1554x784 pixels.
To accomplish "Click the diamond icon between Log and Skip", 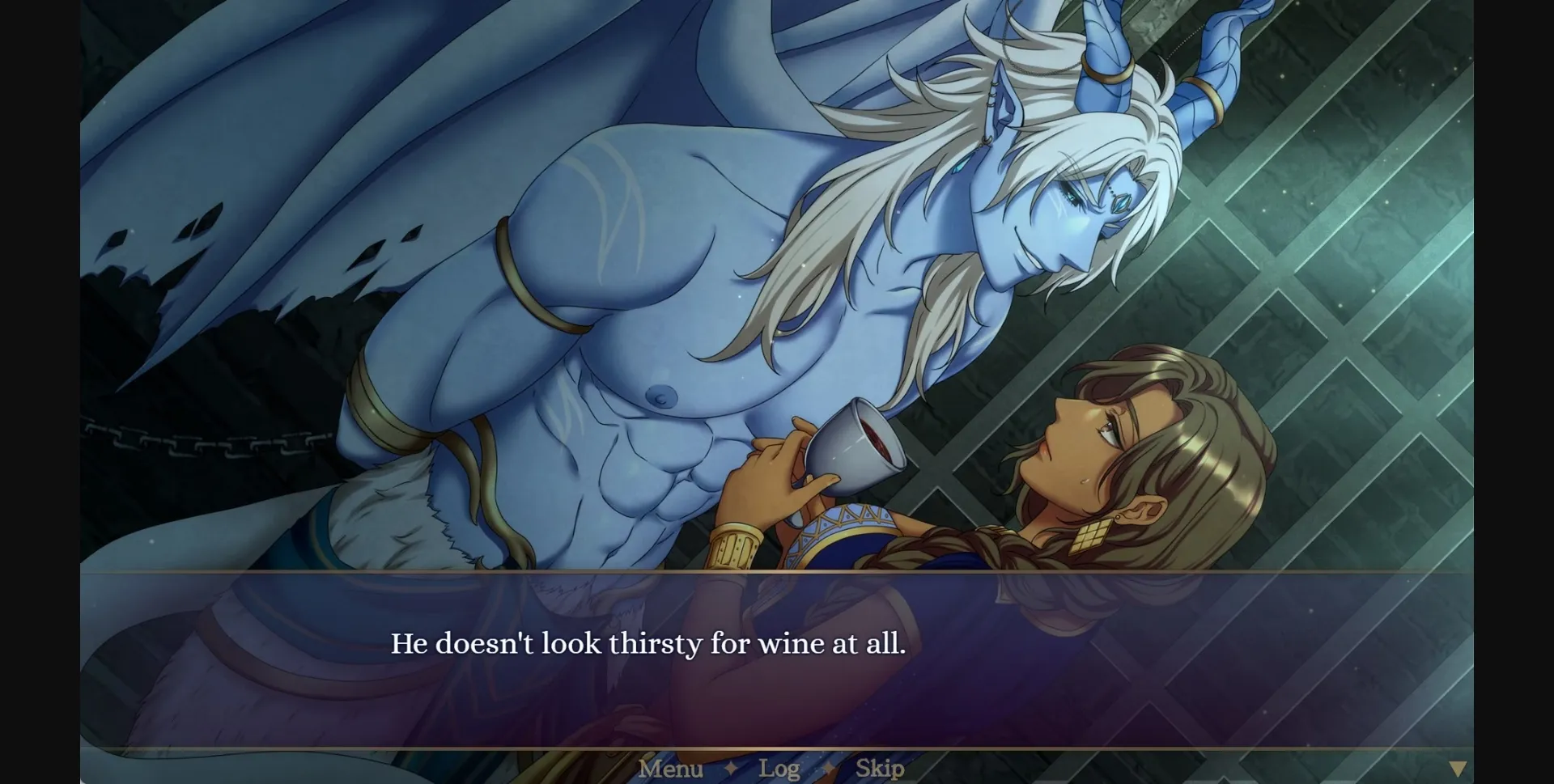I will (827, 767).
